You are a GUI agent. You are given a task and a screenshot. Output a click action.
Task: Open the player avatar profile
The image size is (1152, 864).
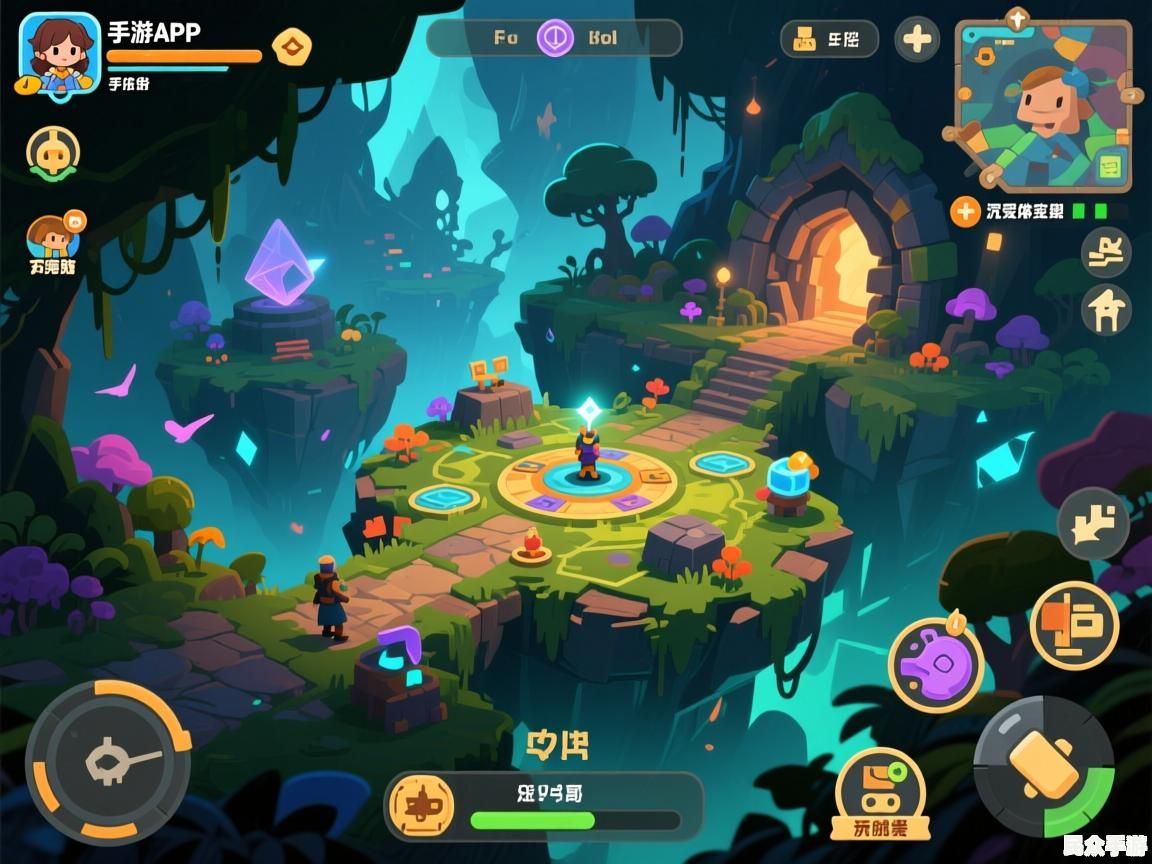click(59, 52)
